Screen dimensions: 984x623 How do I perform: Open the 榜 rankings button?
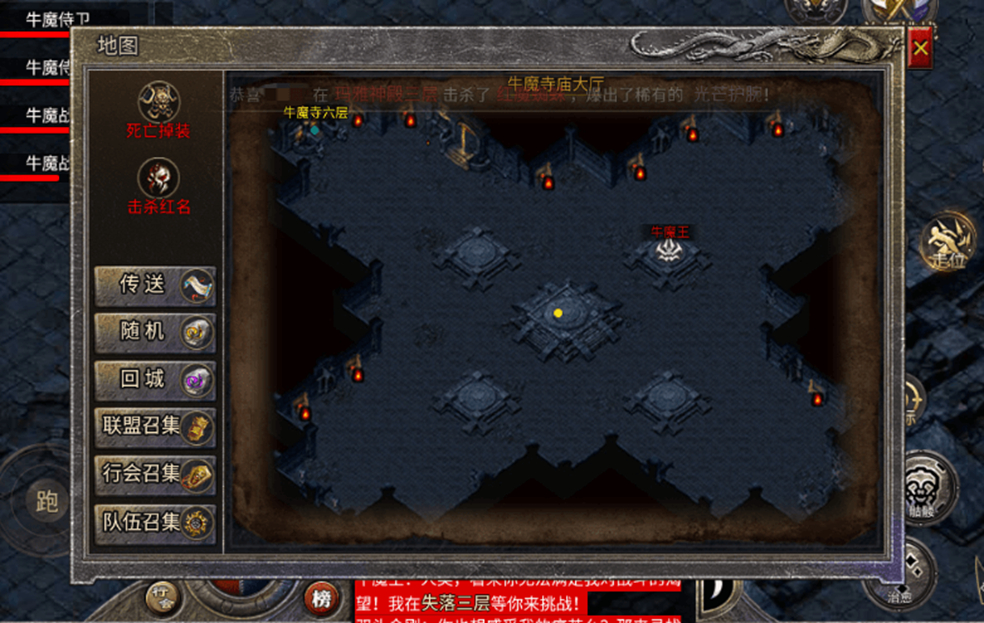[x=321, y=598]
